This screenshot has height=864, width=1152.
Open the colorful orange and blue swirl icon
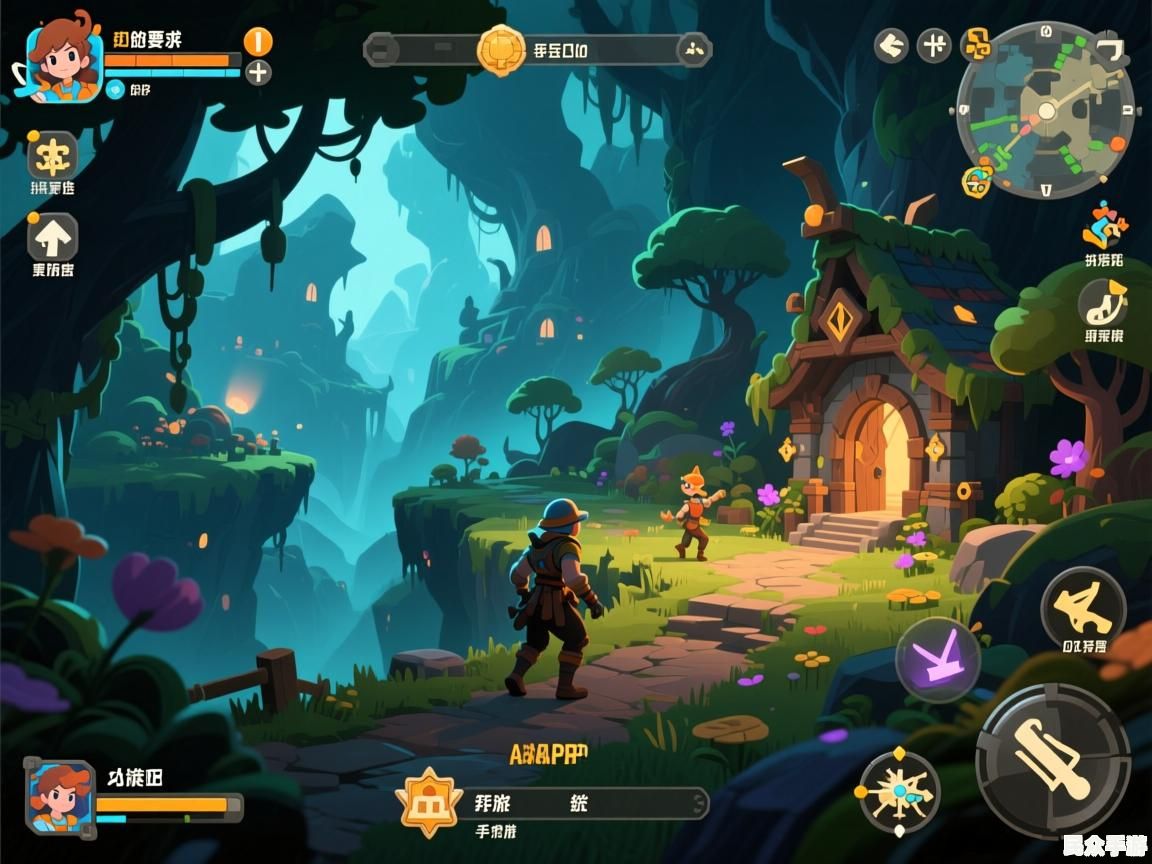pos(1103,226)
